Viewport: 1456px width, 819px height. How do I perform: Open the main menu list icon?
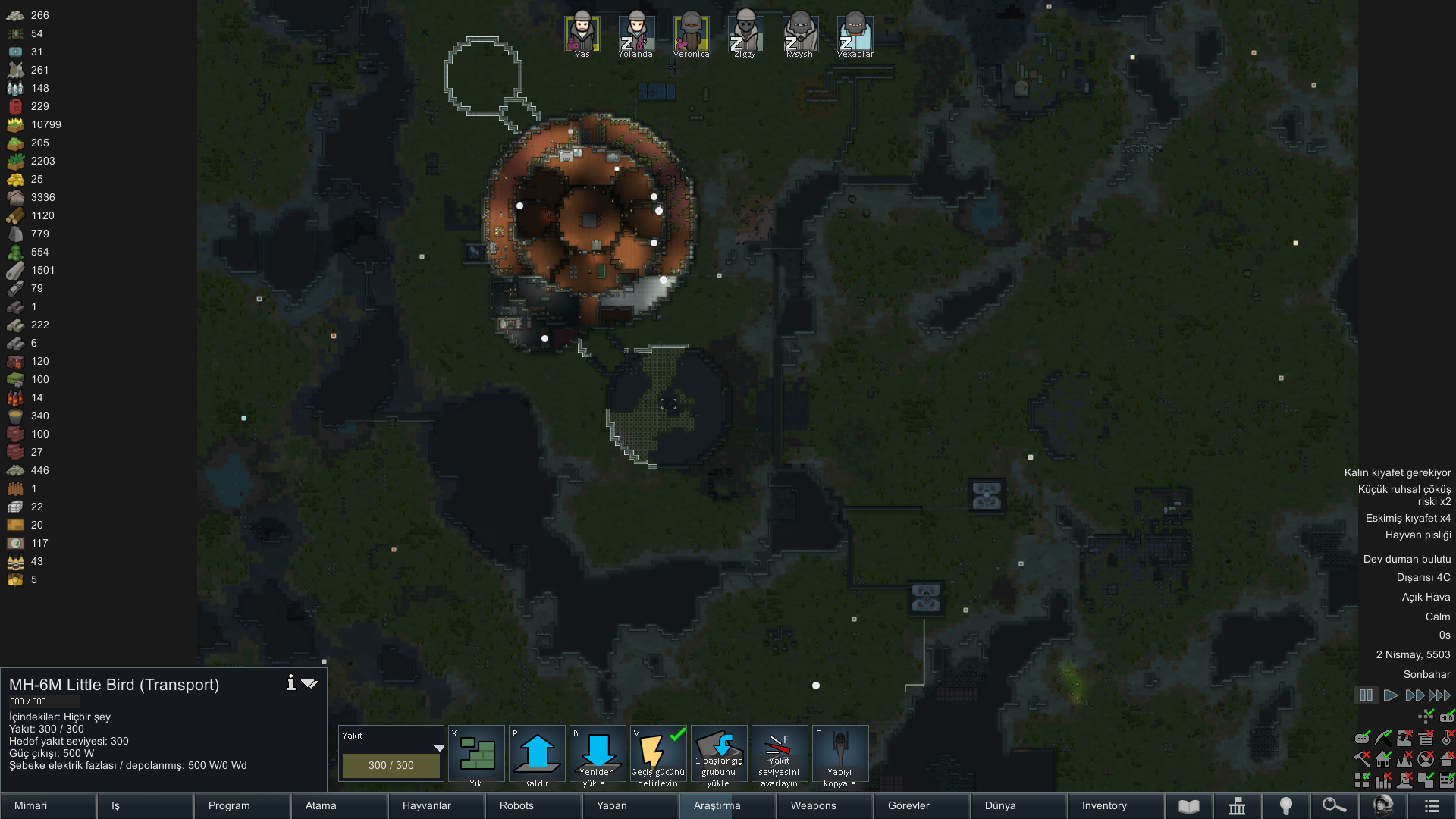coord(1432,805)
